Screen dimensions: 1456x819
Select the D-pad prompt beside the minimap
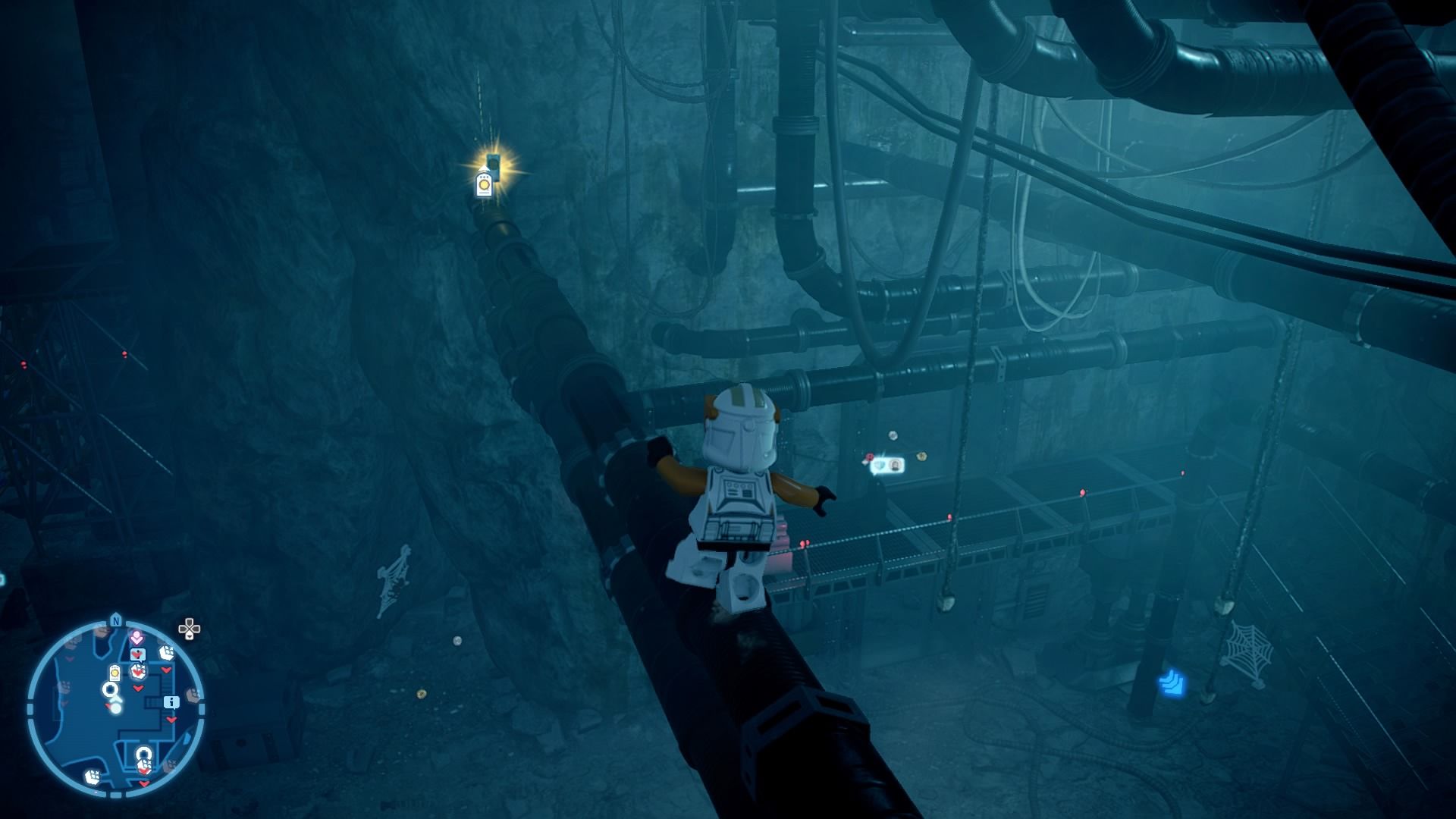190,628
